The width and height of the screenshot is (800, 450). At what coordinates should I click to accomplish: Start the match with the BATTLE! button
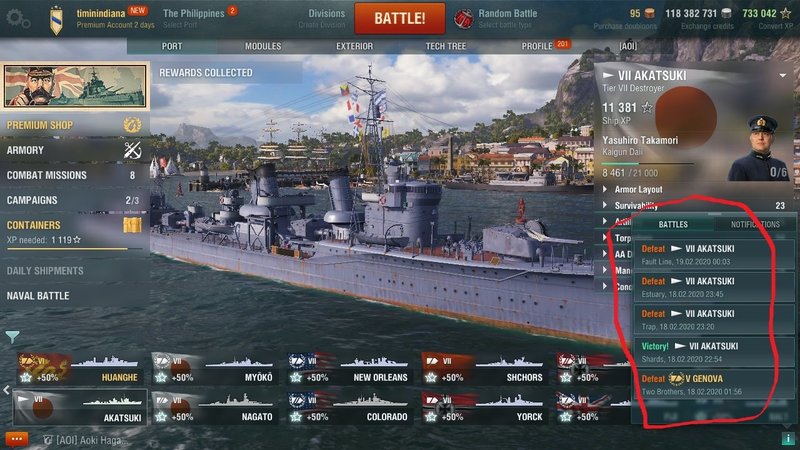pyautogui.click(x=399, y=18)
